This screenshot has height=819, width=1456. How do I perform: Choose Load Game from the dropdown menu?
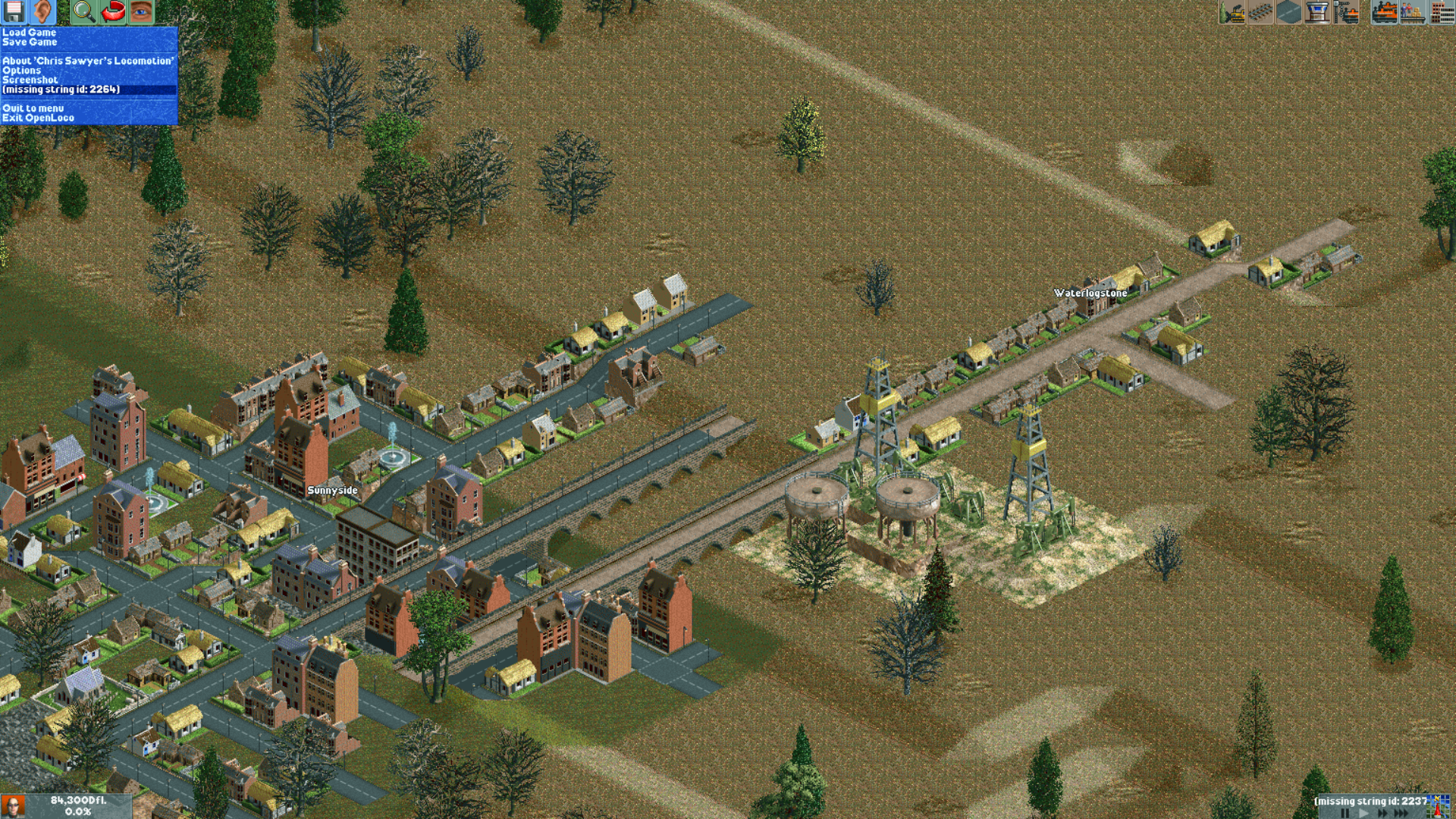point(30,33)
